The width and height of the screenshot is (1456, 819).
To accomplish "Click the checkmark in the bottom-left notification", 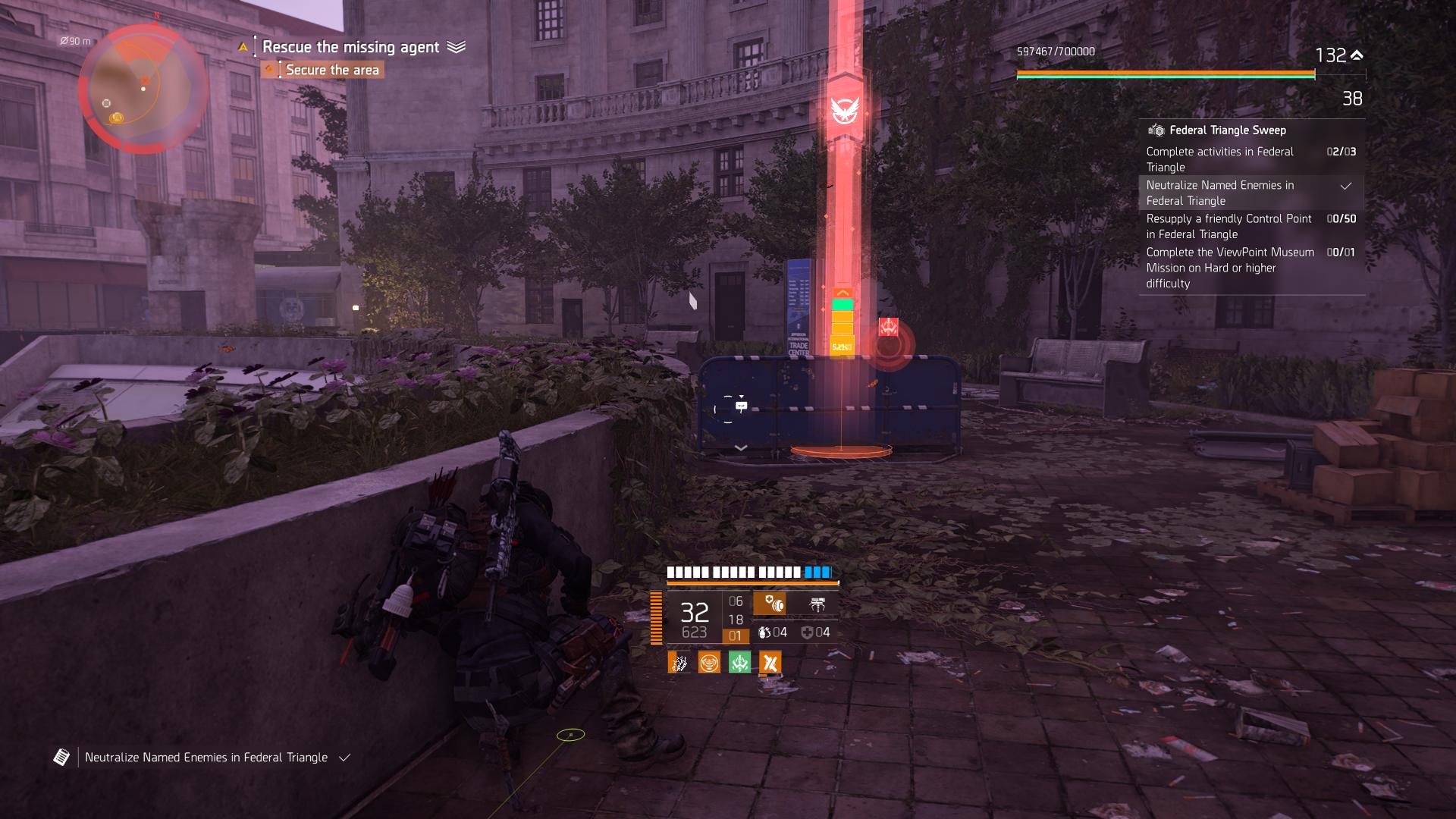I will click(x=345, y=758).
